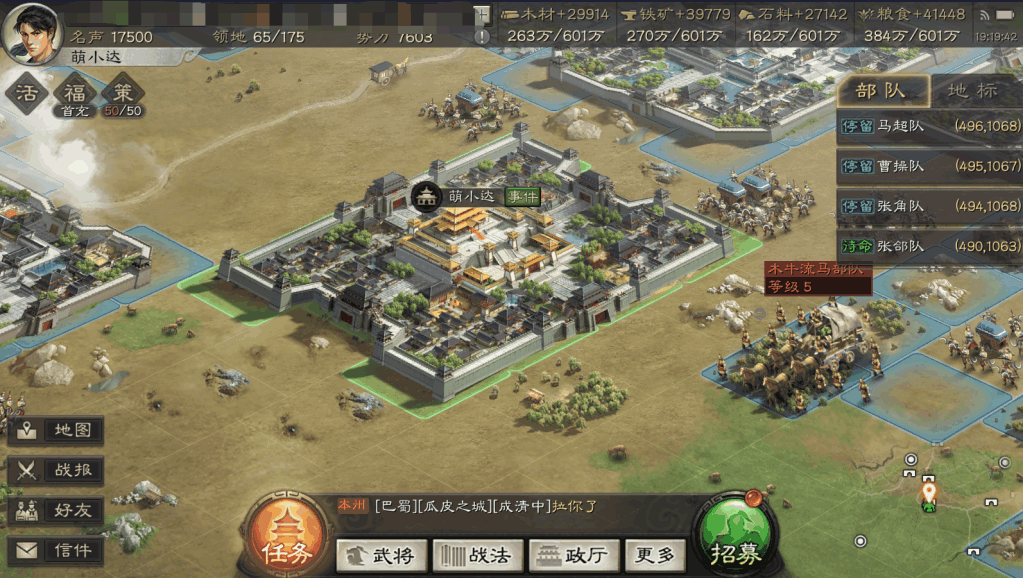
Task: Open the 战报 battle reports button
Action: coord(57,470)
